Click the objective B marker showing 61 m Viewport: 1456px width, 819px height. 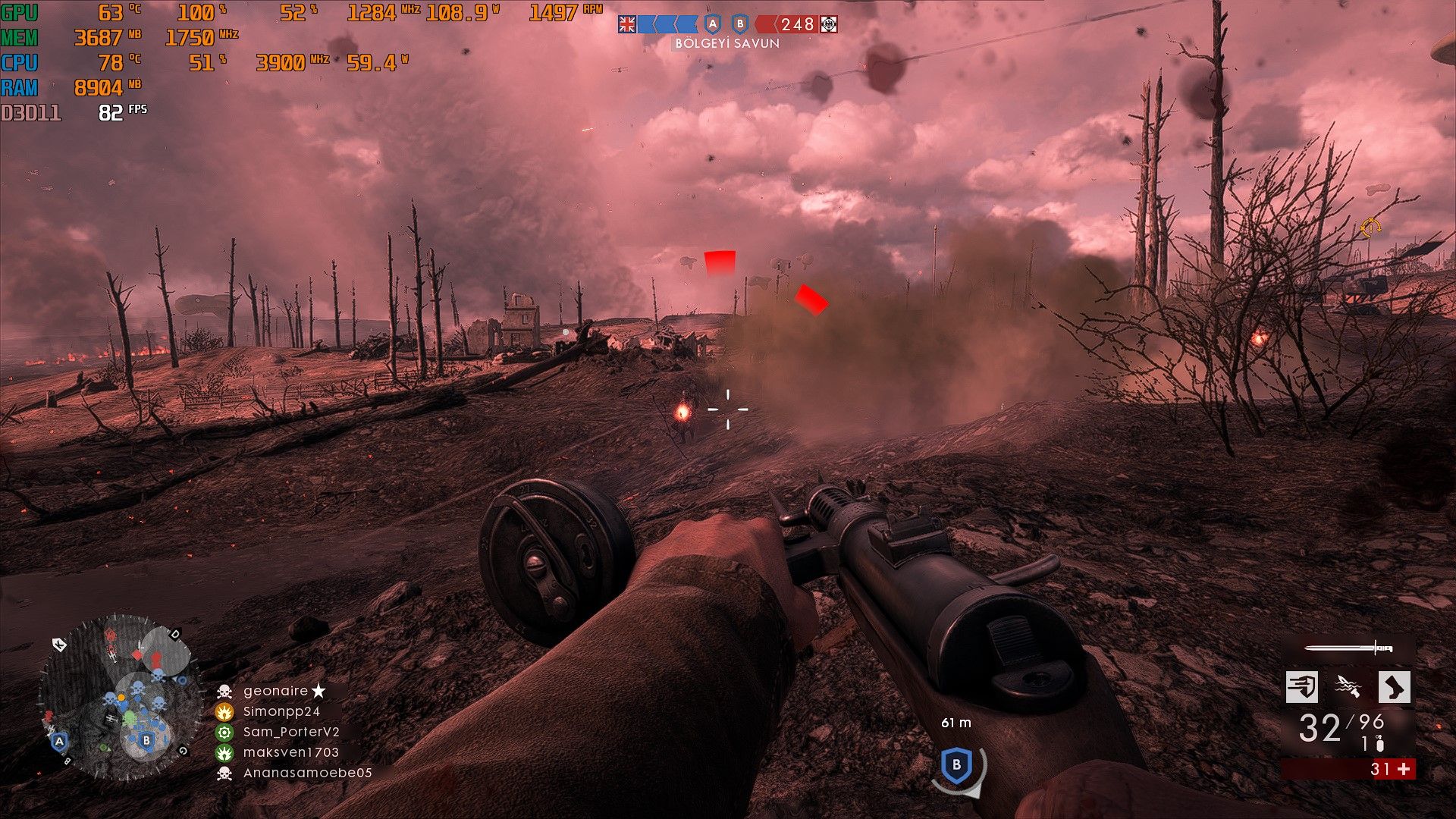tap(956, 764)
